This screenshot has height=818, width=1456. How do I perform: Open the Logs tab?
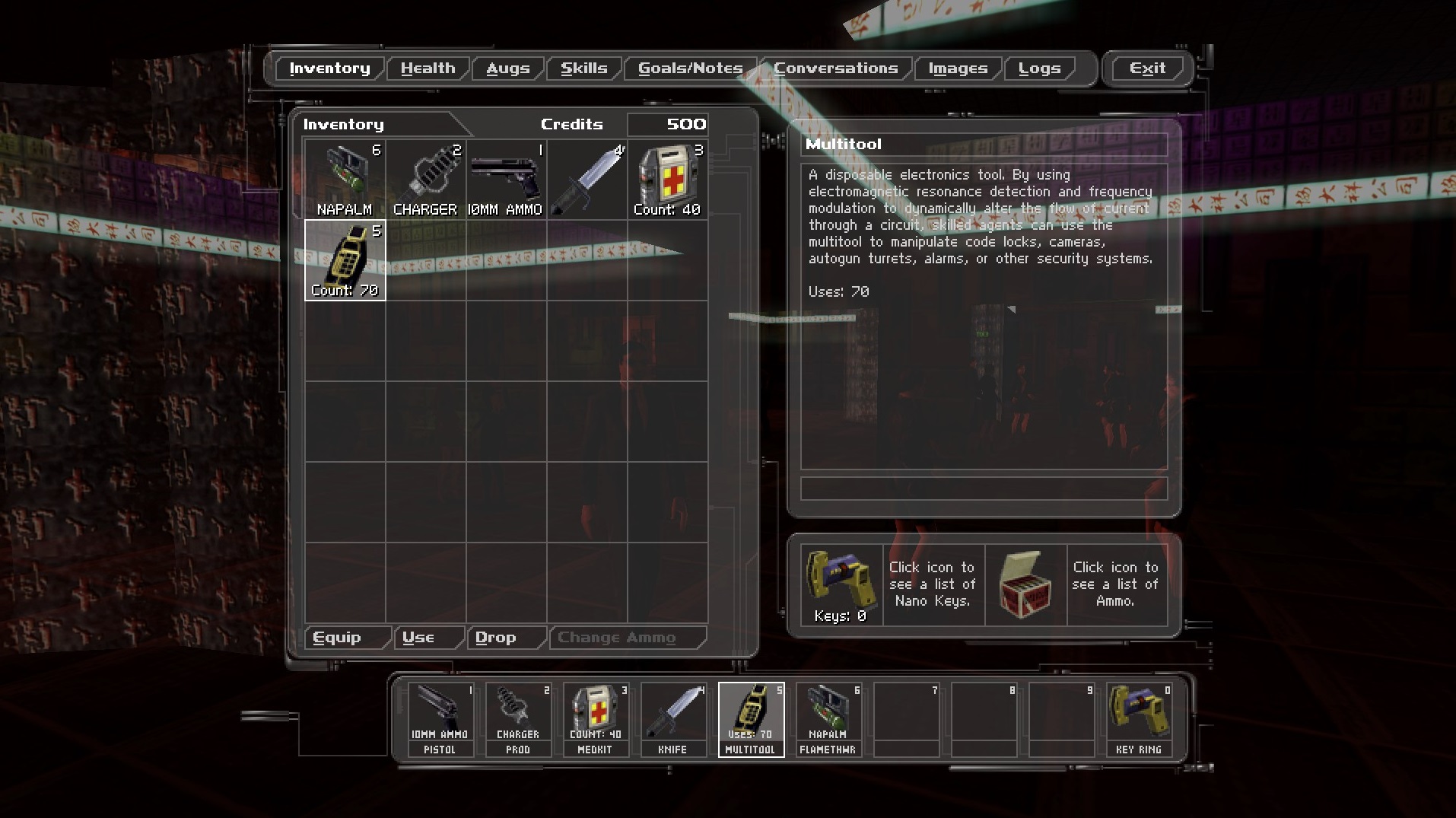(x=1039, y=68)
